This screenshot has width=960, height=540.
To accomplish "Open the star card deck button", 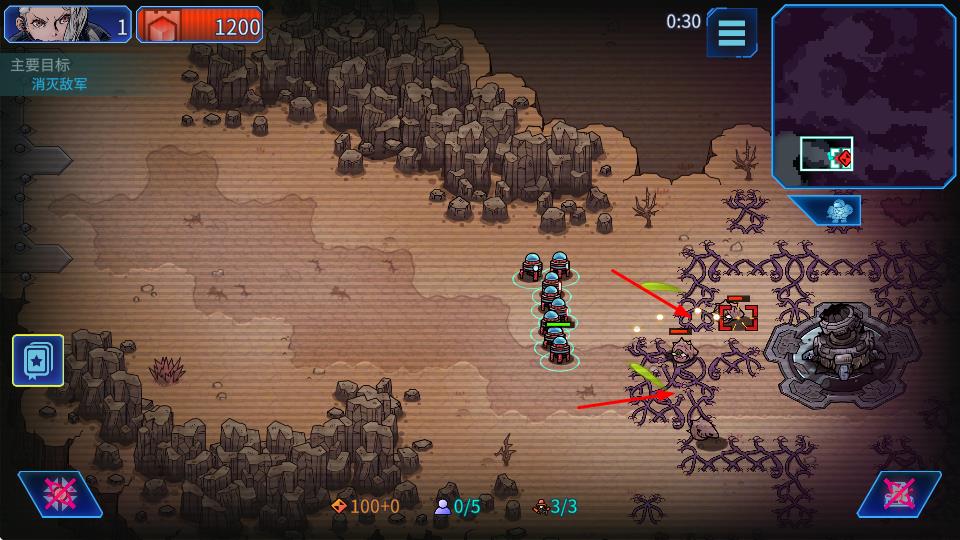I will tap(38, 360).
